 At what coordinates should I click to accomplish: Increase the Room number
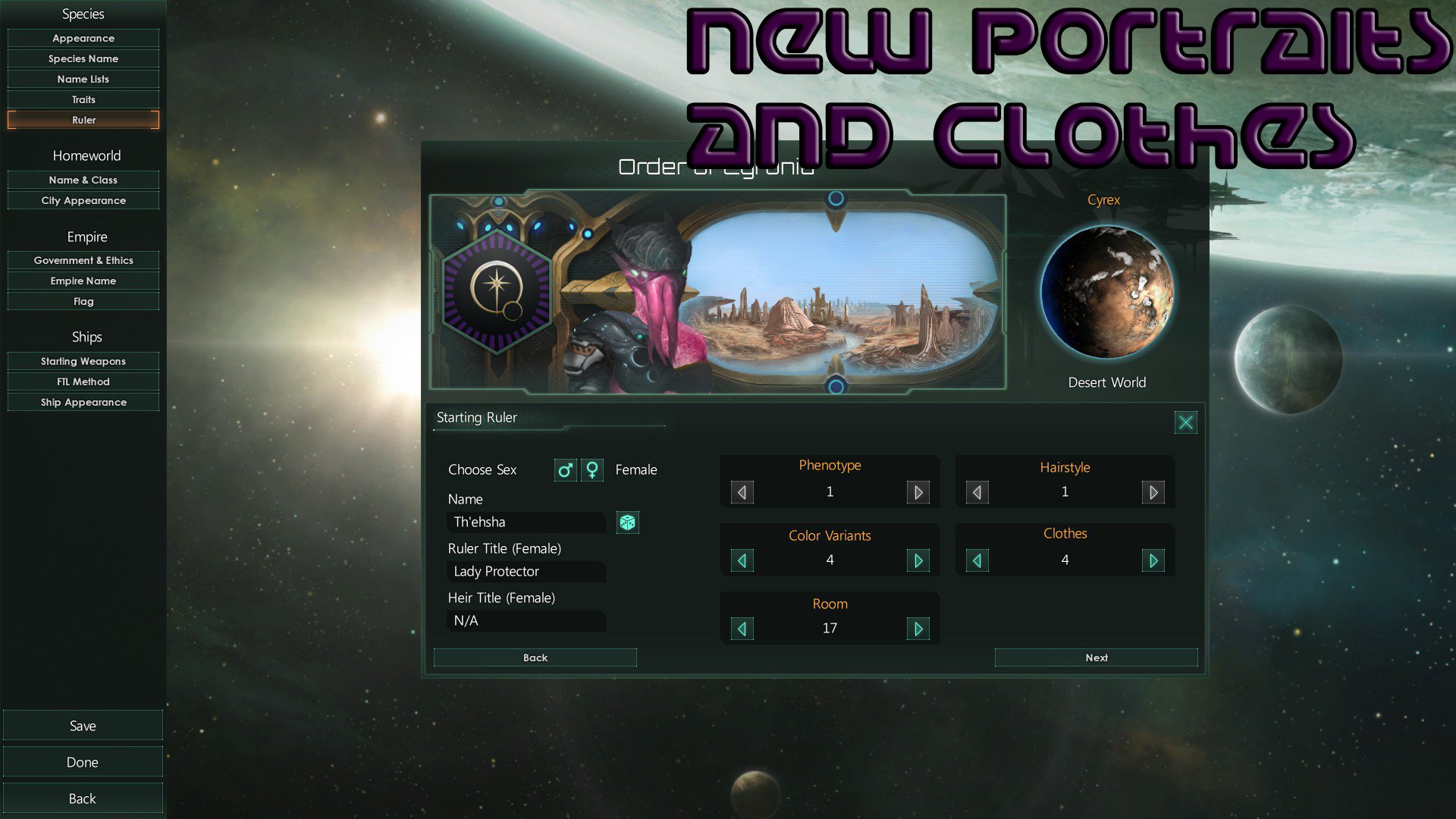pyautogui.click(x=918, y=629)
